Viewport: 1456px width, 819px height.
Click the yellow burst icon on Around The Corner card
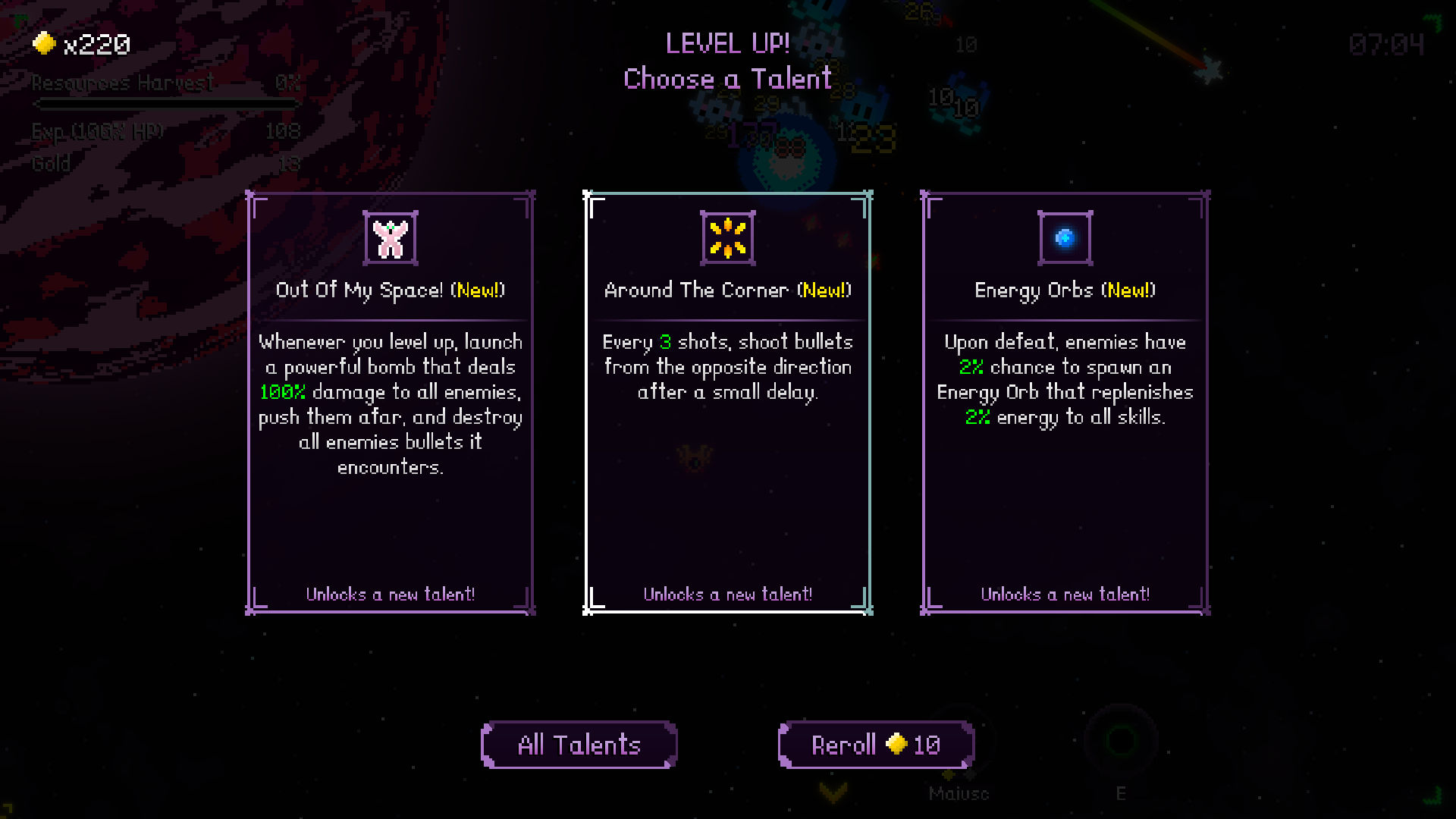click(x=727, y=236)
